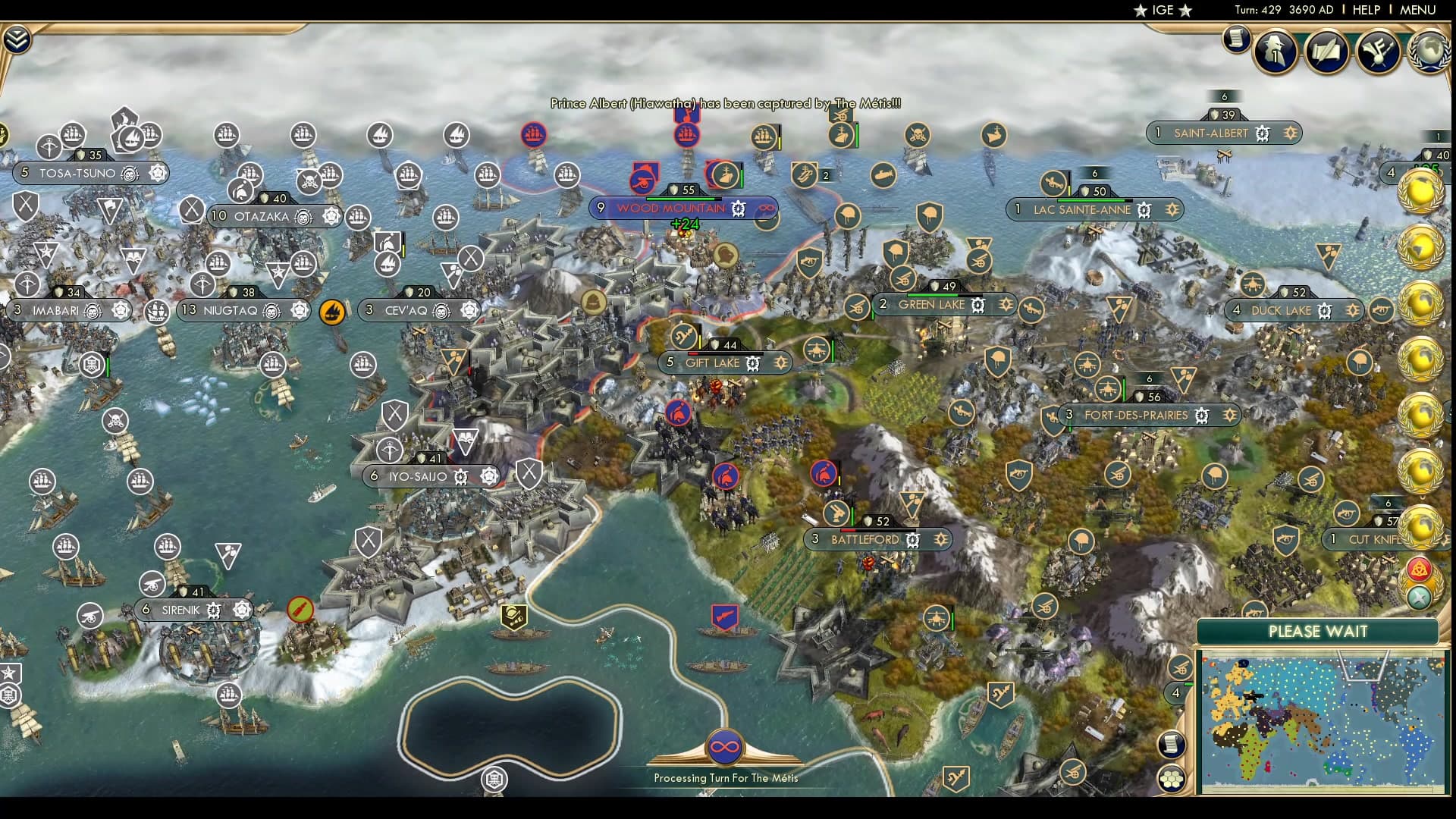Viewport: 1456px width, 819px height.
Task: Expand the Saint-Albert city banner
Action: click(x=1289, y=133)
